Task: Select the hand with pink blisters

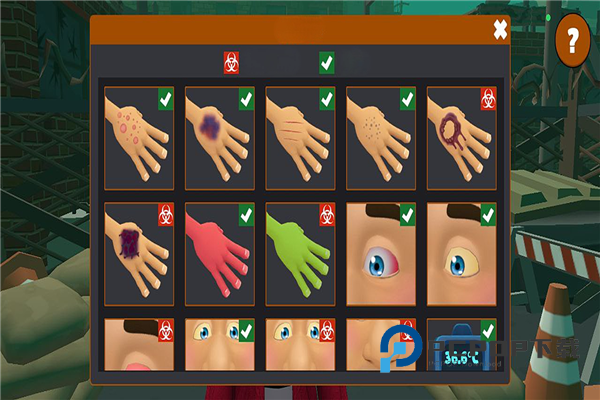Action: coord(139,137)
